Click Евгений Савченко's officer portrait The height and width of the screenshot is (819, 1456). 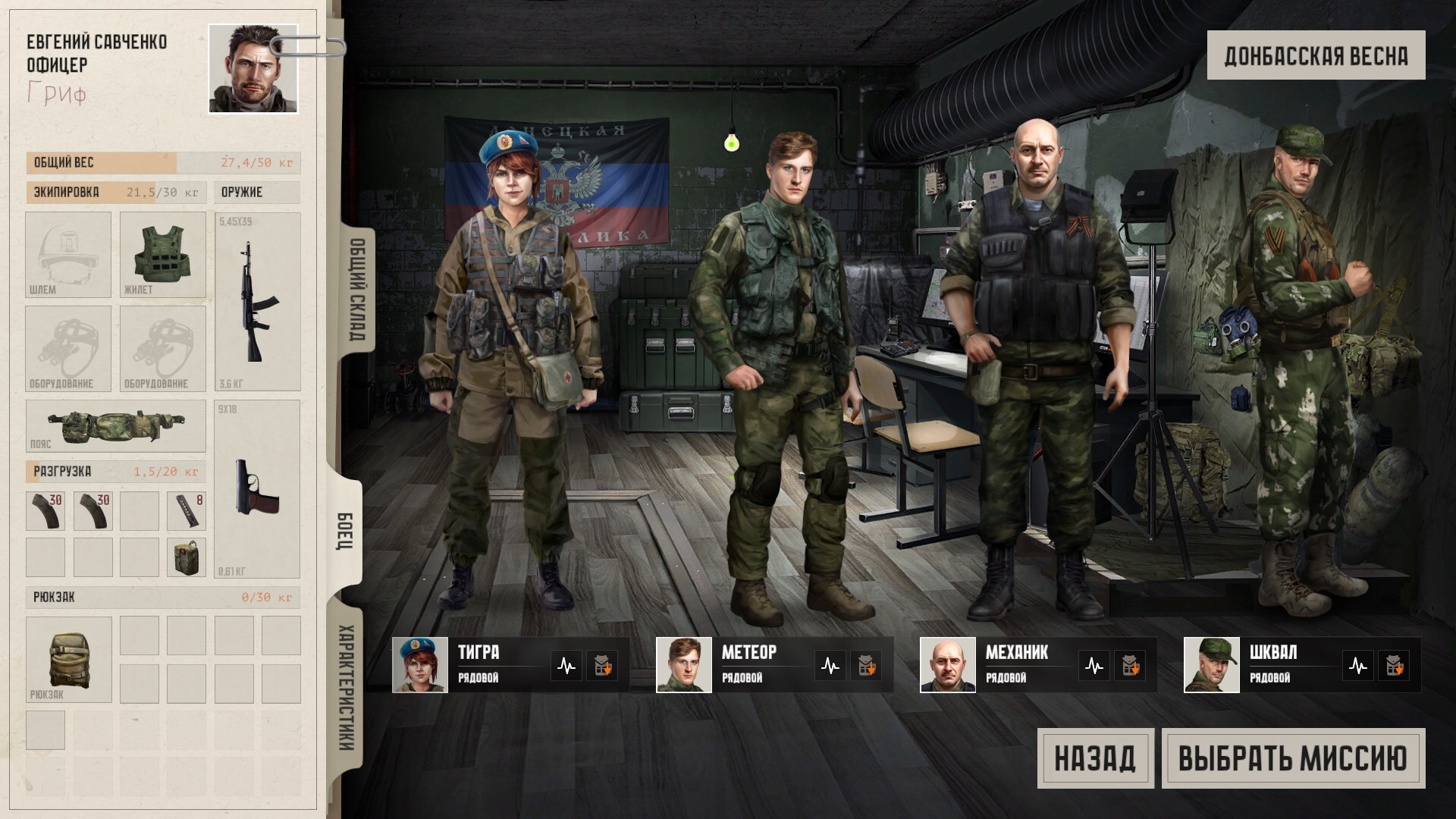click(253, 68)
